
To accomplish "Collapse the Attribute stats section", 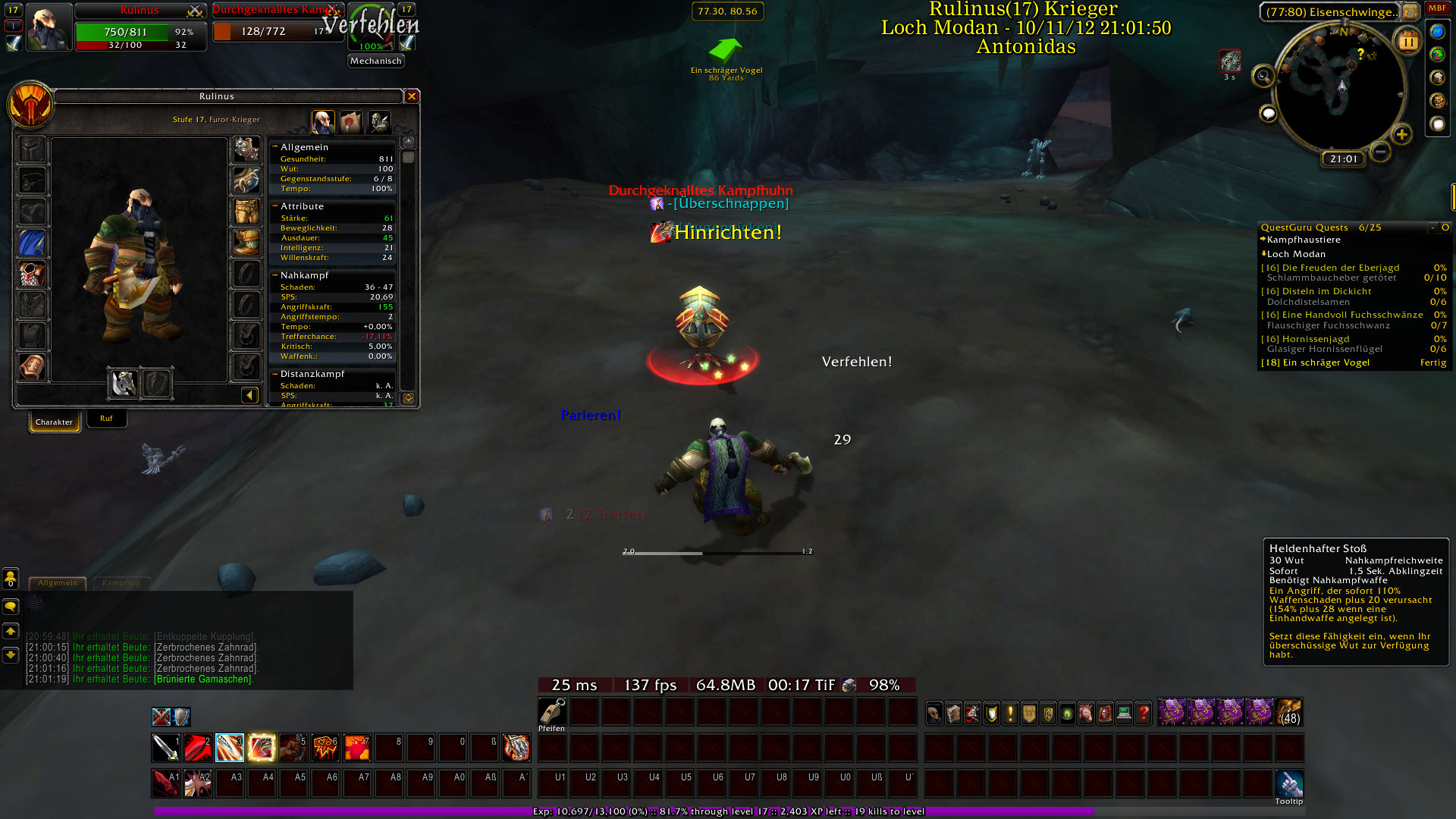I will coord(275,206).
